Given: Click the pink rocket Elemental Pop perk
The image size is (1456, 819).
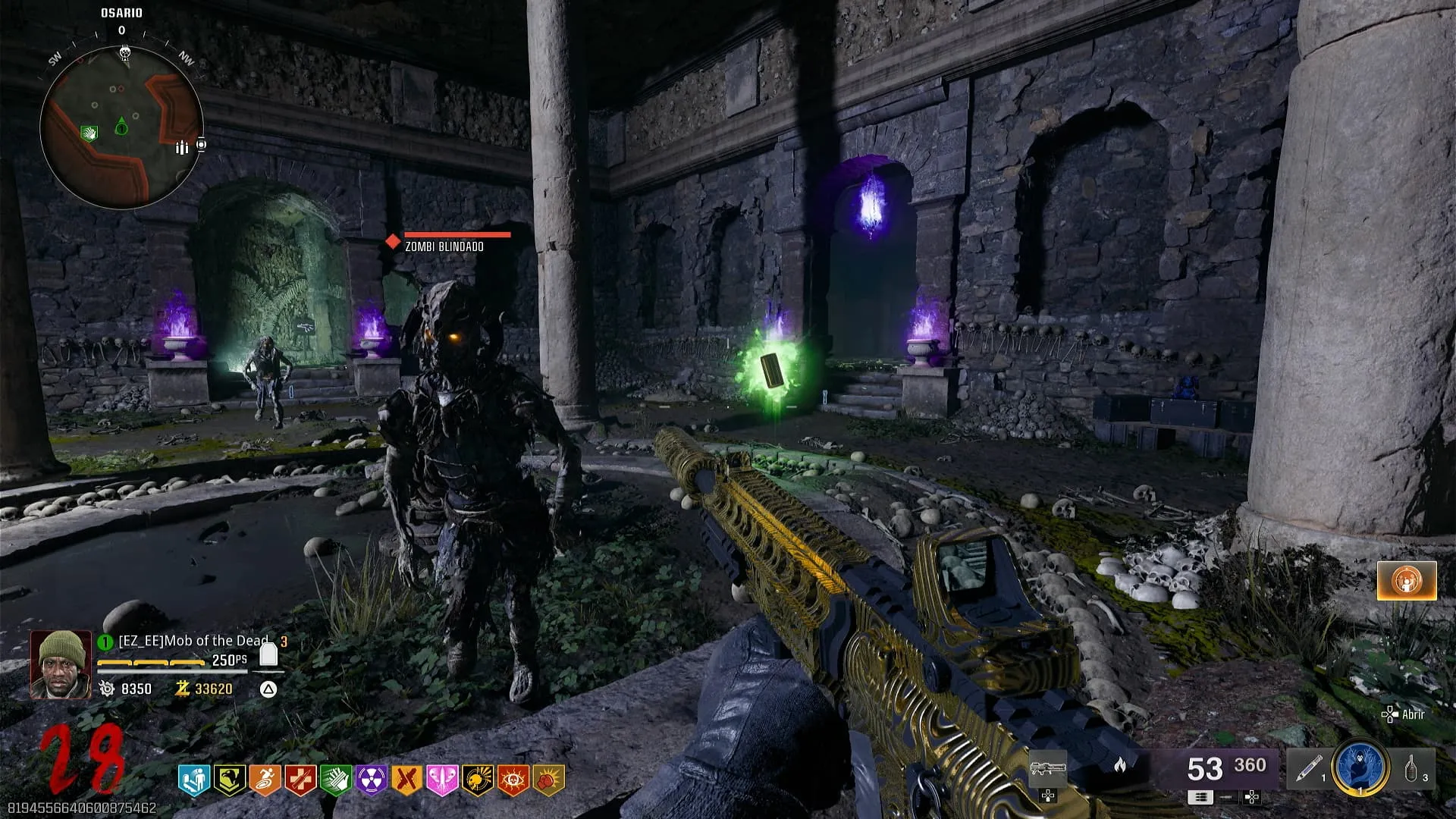Looking at the screenshot, I should point(442,780).
